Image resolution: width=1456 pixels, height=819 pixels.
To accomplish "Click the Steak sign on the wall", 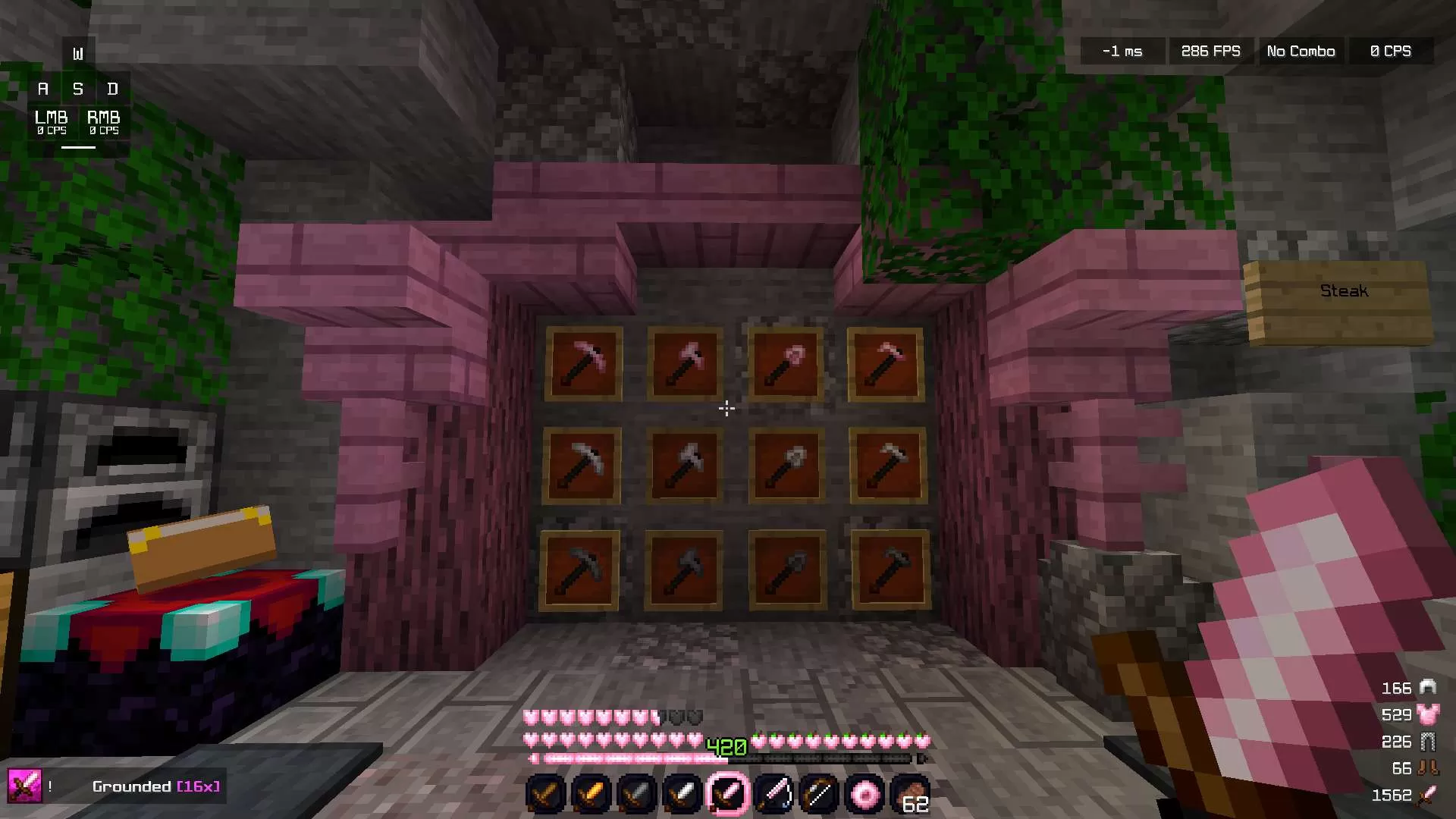I will tap(1344, 290).
